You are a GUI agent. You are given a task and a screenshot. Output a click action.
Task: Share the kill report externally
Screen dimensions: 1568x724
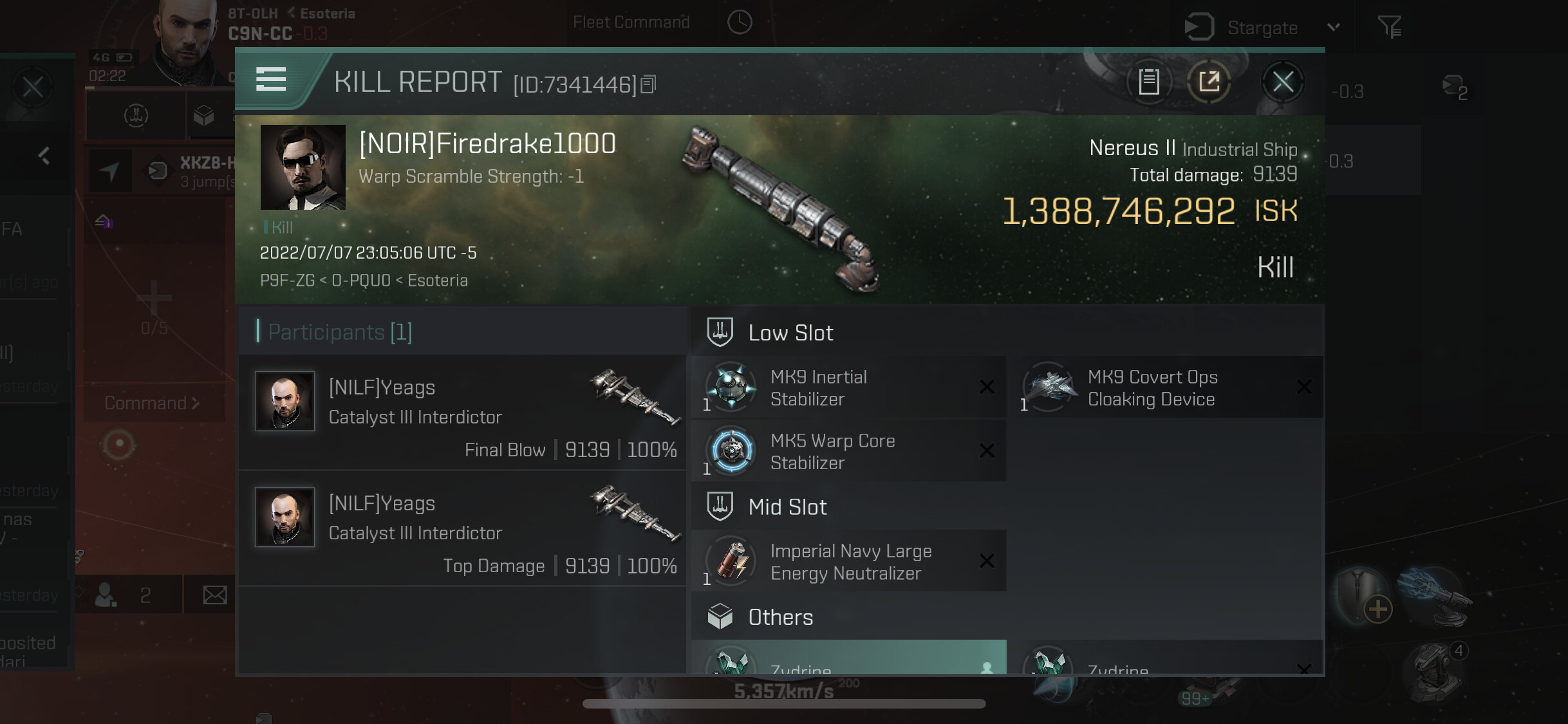pos(1209,82)
